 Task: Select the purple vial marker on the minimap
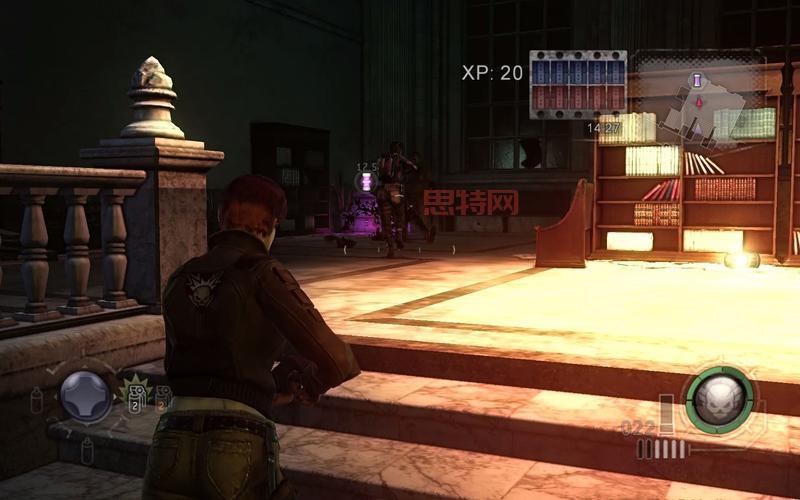click(697, 79)
